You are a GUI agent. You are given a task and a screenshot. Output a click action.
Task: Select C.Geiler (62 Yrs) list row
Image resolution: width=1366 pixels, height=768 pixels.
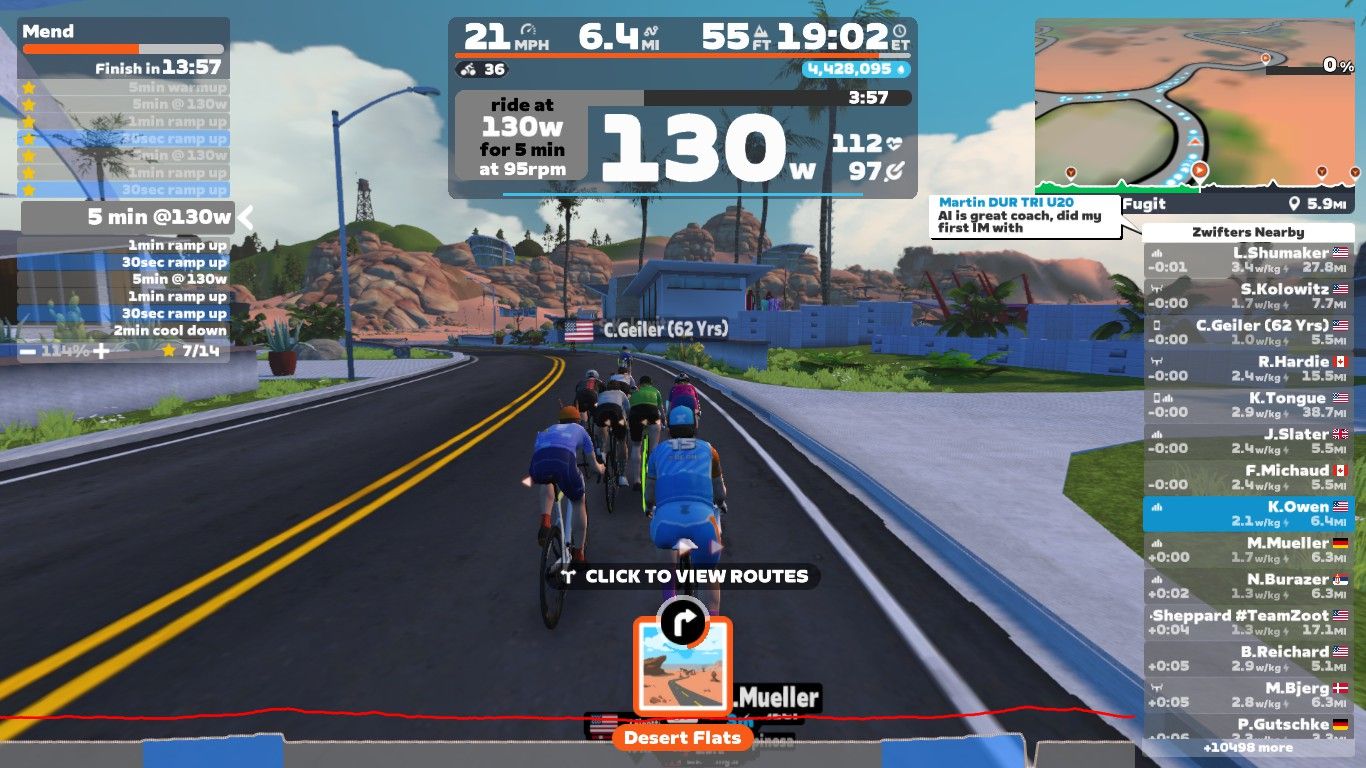pos(1248,333)
